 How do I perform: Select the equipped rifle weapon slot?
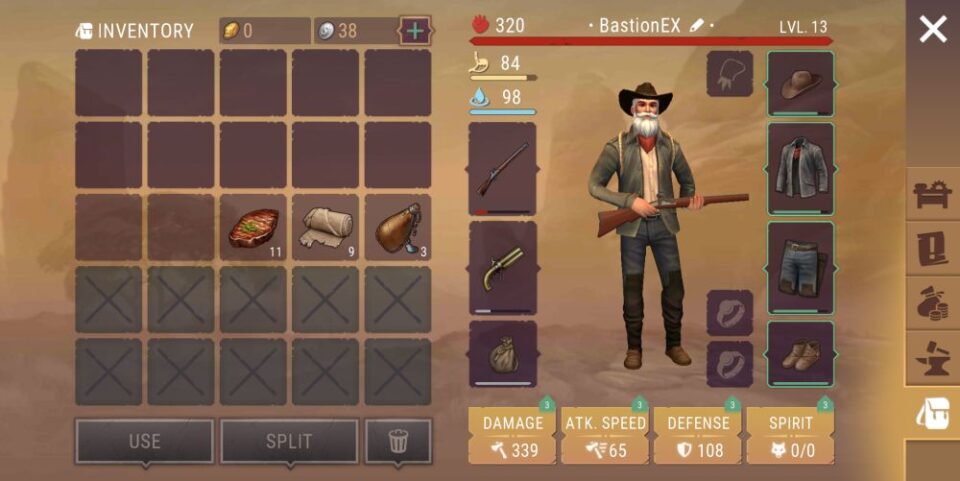[502, 168]
